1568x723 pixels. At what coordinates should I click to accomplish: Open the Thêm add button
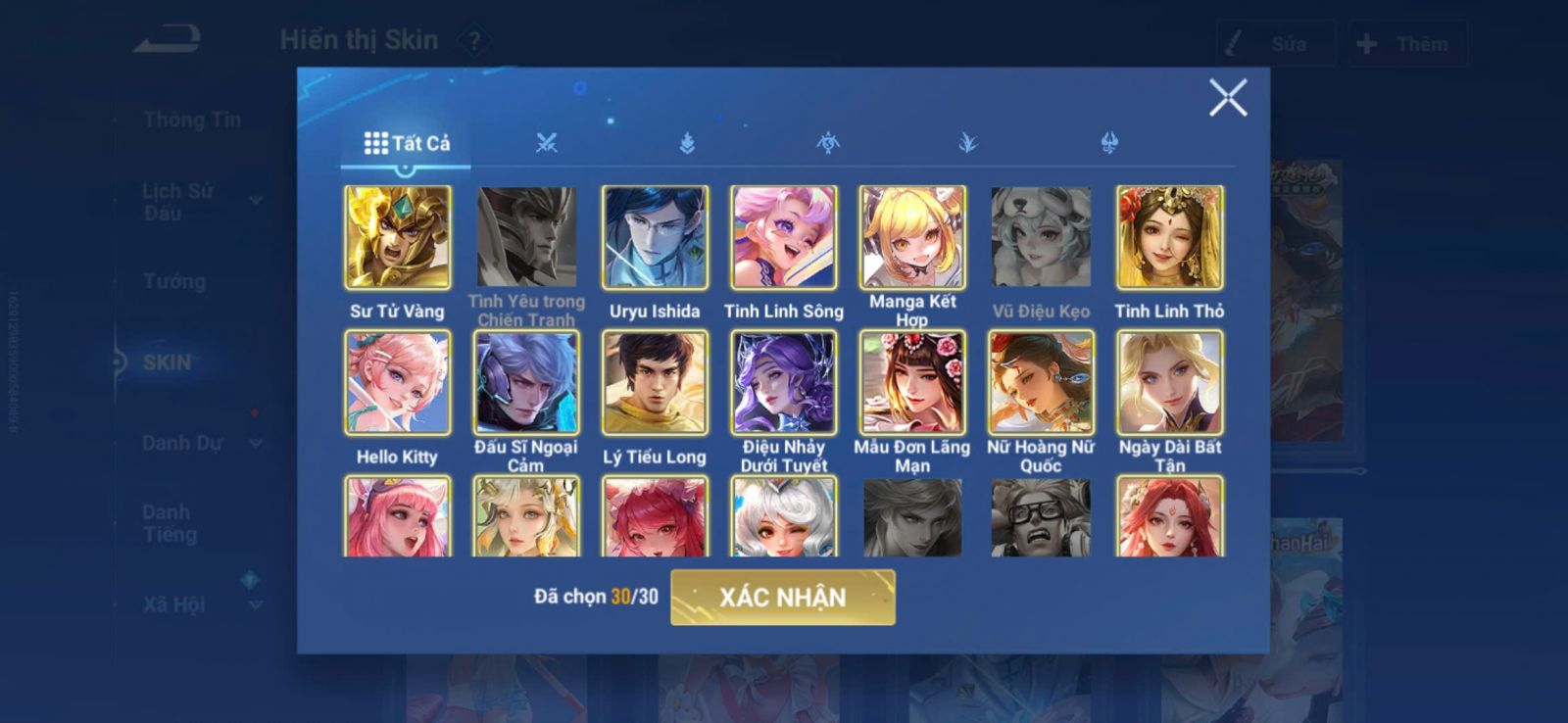(x=1406, y=44)
